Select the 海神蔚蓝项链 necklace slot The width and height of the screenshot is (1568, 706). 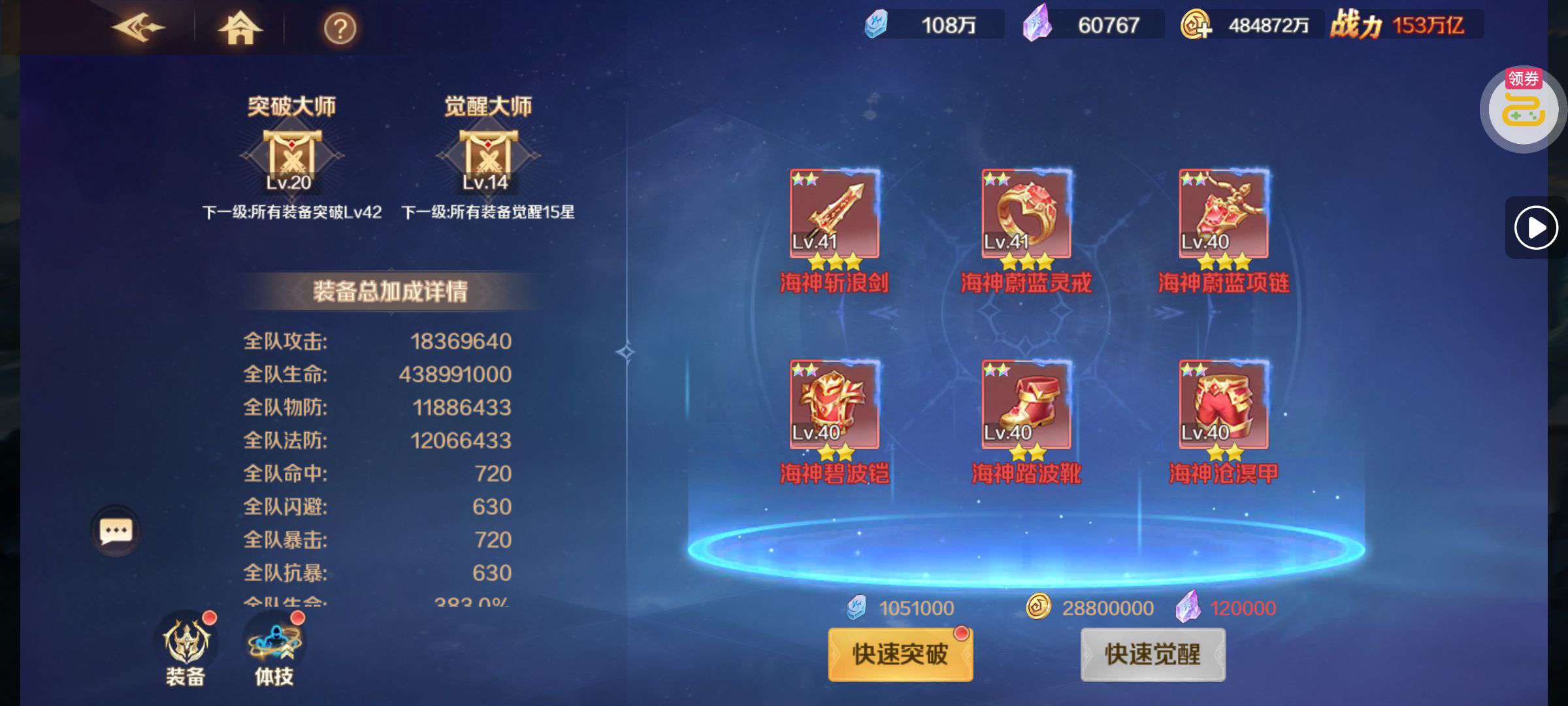click(1224, 214)
